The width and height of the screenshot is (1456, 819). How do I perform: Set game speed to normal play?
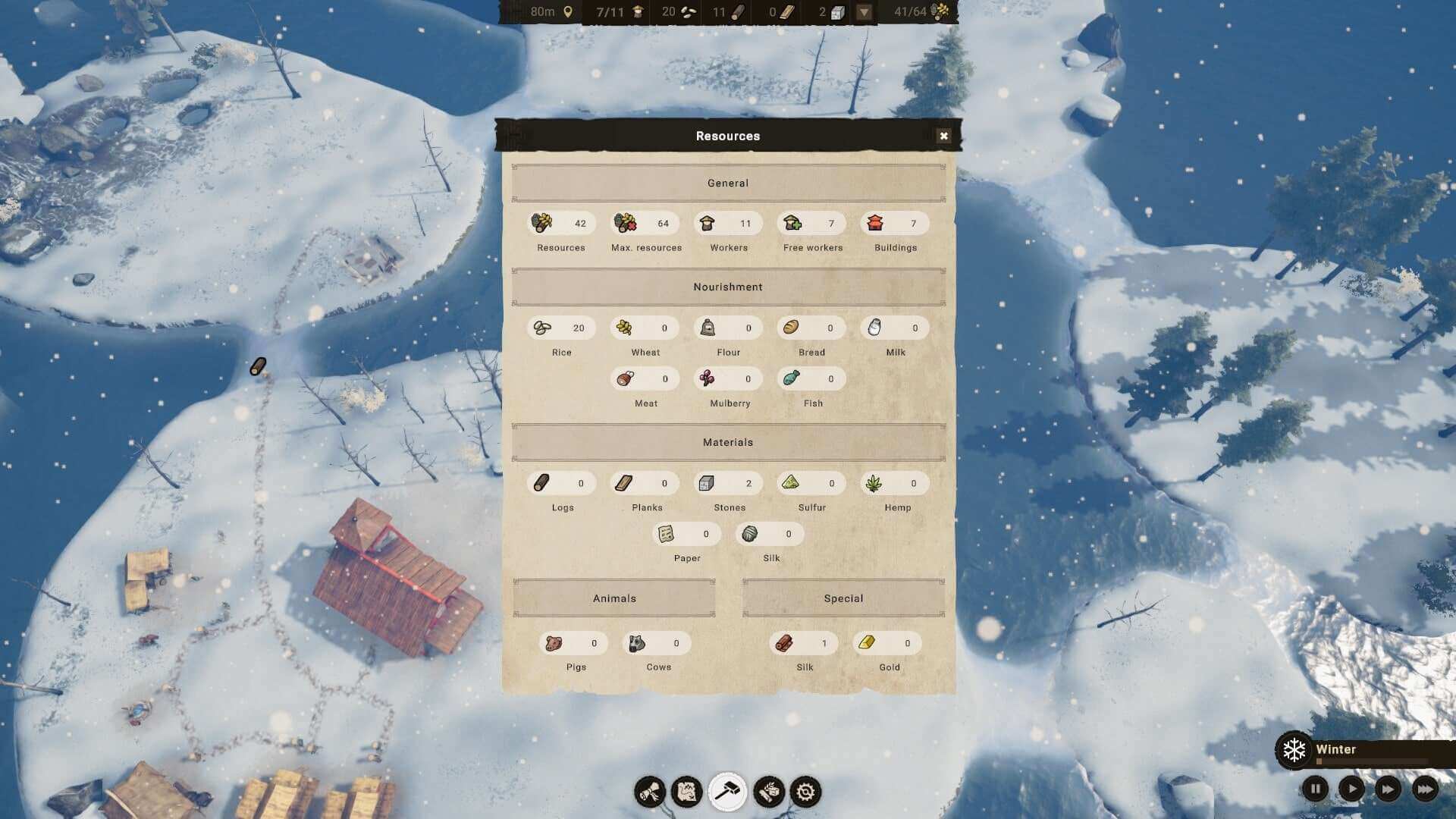tap(1351, 789)
